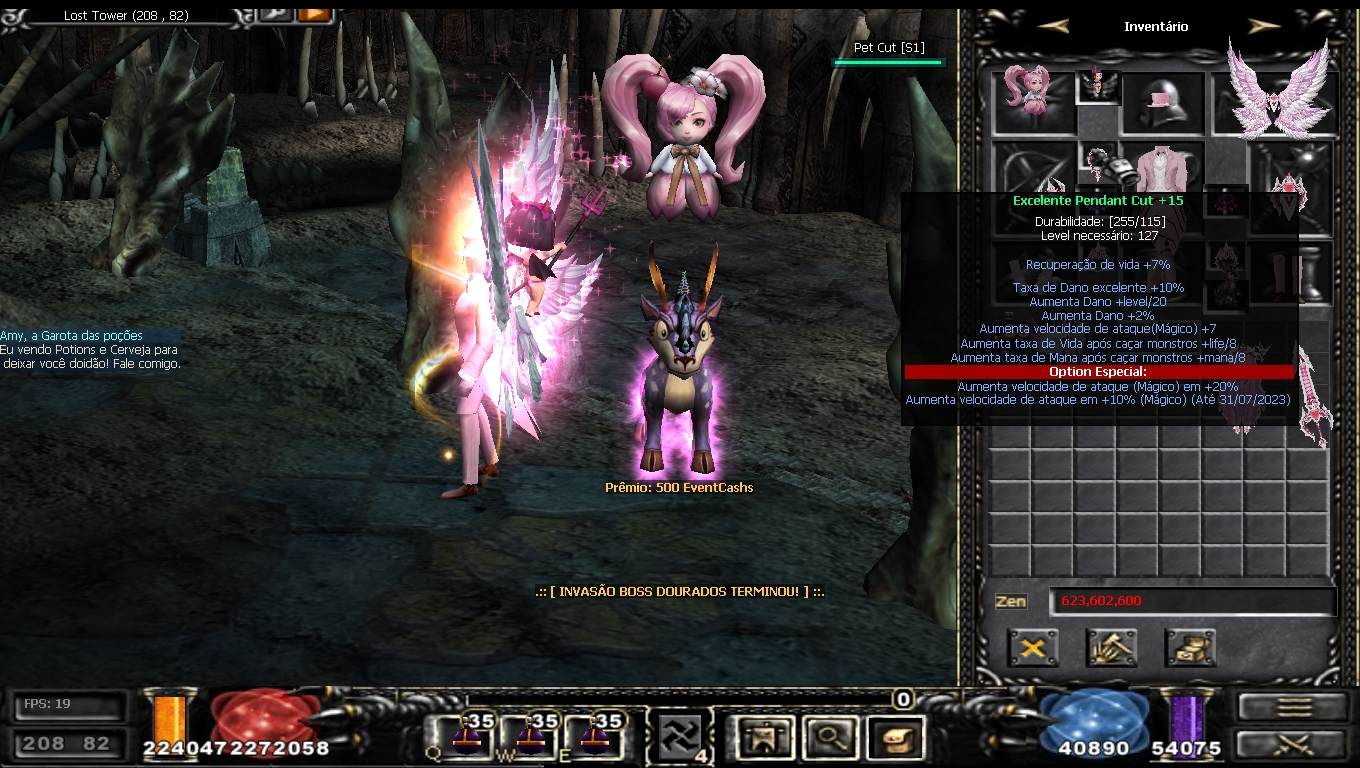
Task: Open the three-lines menu button
Action: coord(1294,707)
